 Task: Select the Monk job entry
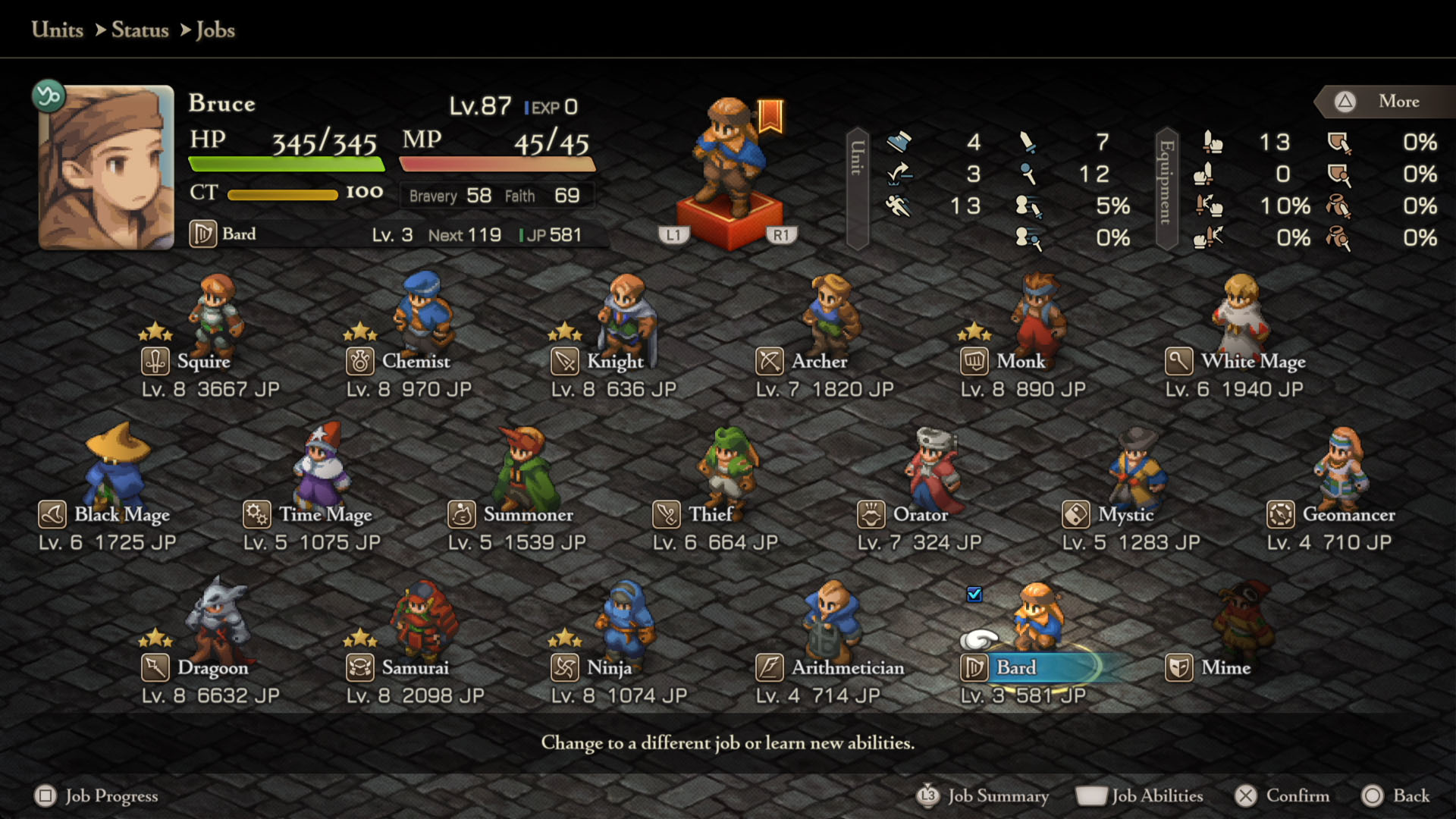click(x=1020, y=362)
